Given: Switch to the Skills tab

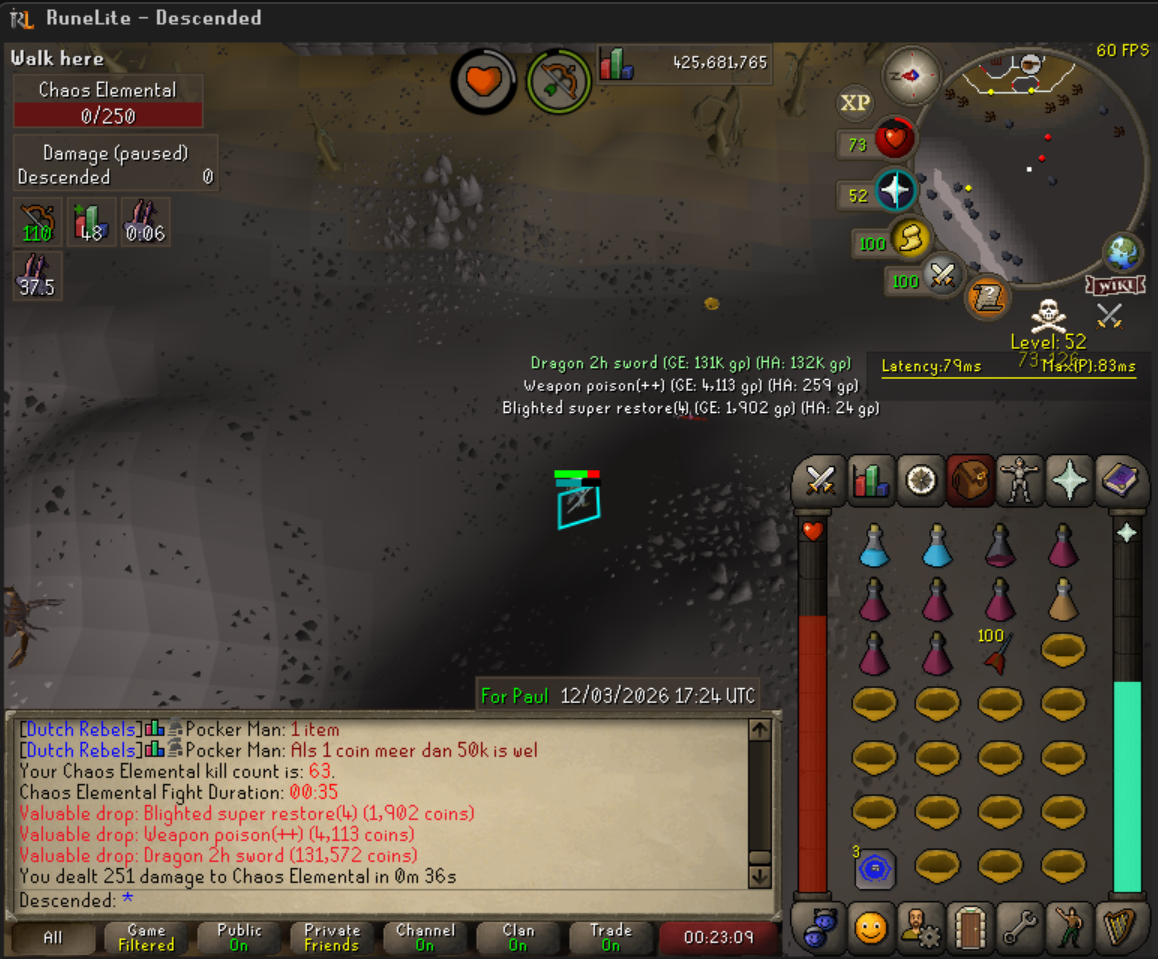Looking at the screenshot, I should pos(869,481).
